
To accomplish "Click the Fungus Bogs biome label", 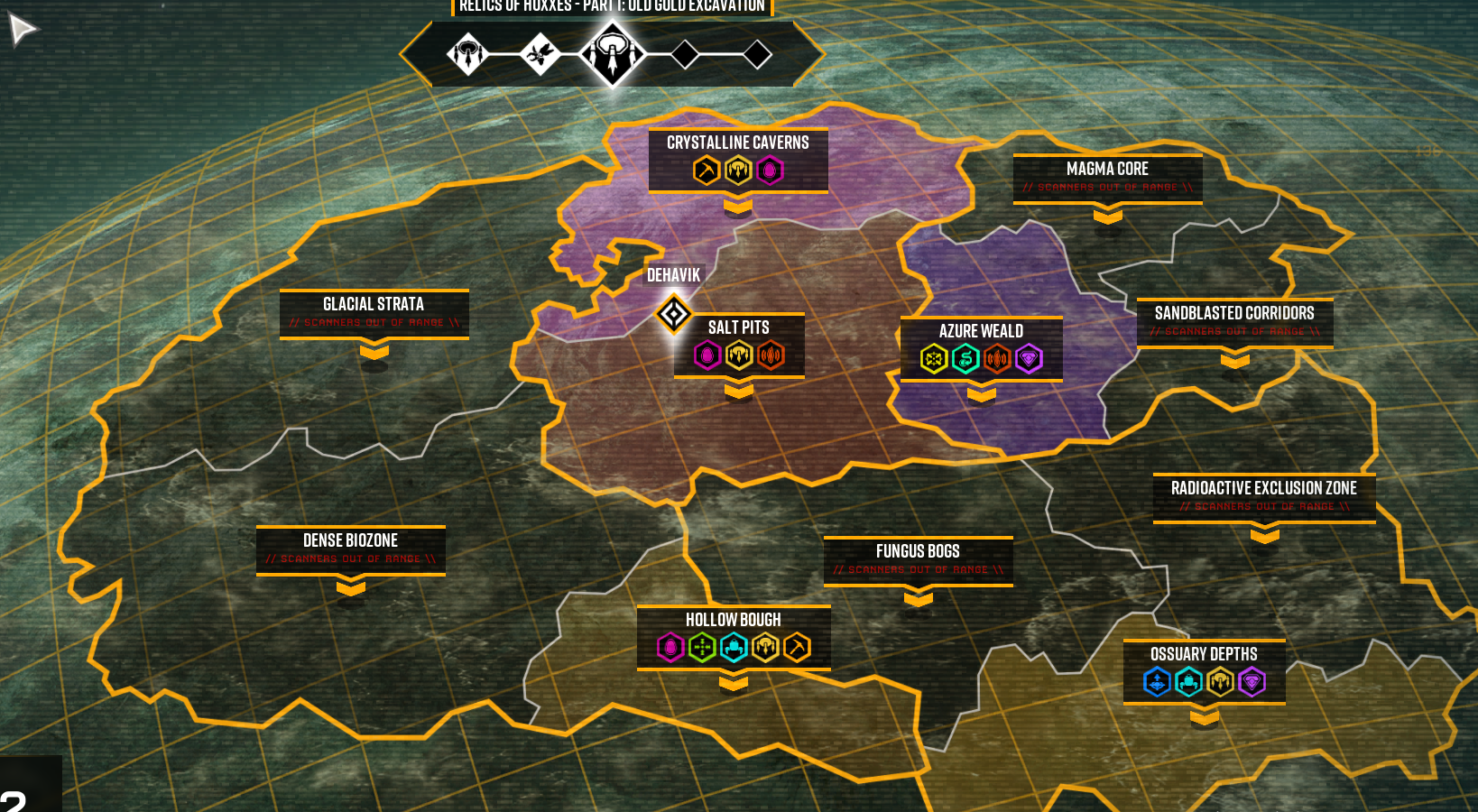I will click(918, 552).
